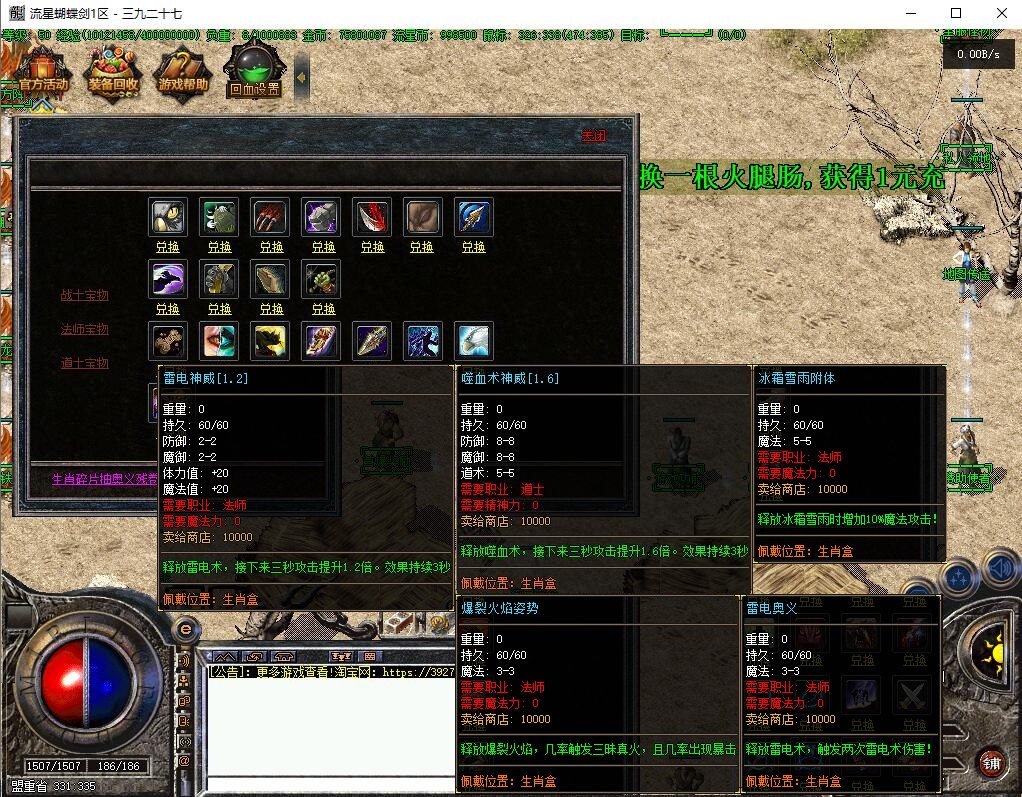Image resolution: width=1022 pixels, height=797 pixels.
Task: Collapse the top menu bar arrow
Action: [x=301, y=68]
